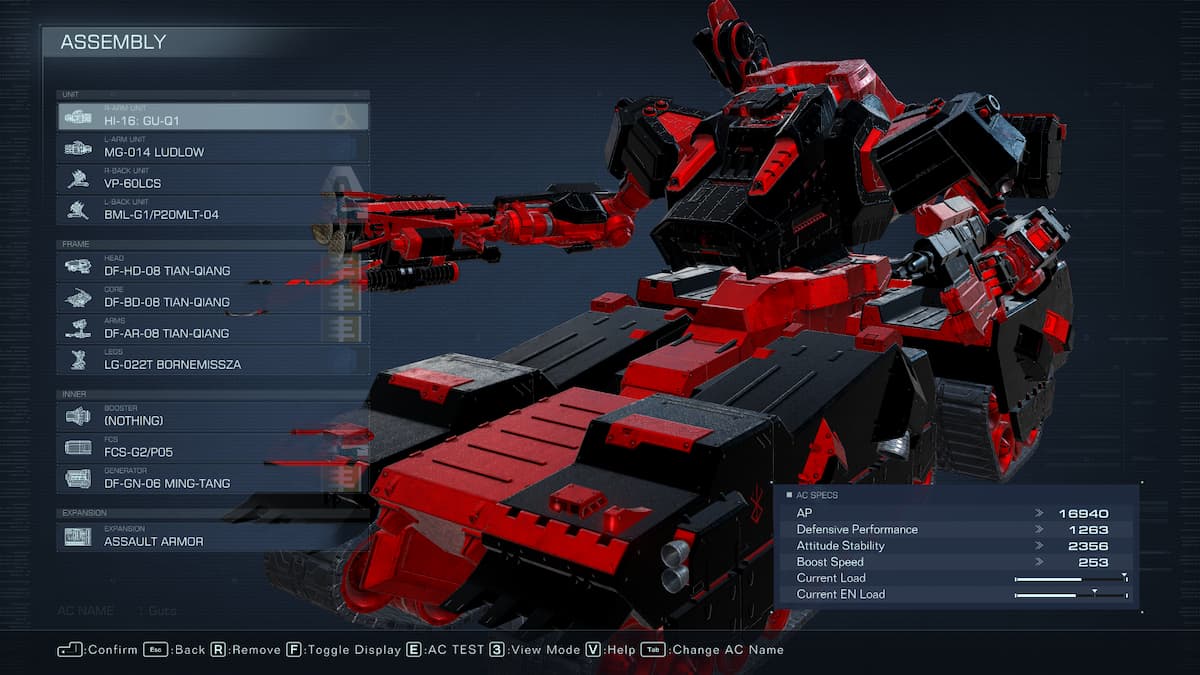
Task: Choose the L-Arm Unit MG-014 LUDLOW slot
Action: [212, 148]
